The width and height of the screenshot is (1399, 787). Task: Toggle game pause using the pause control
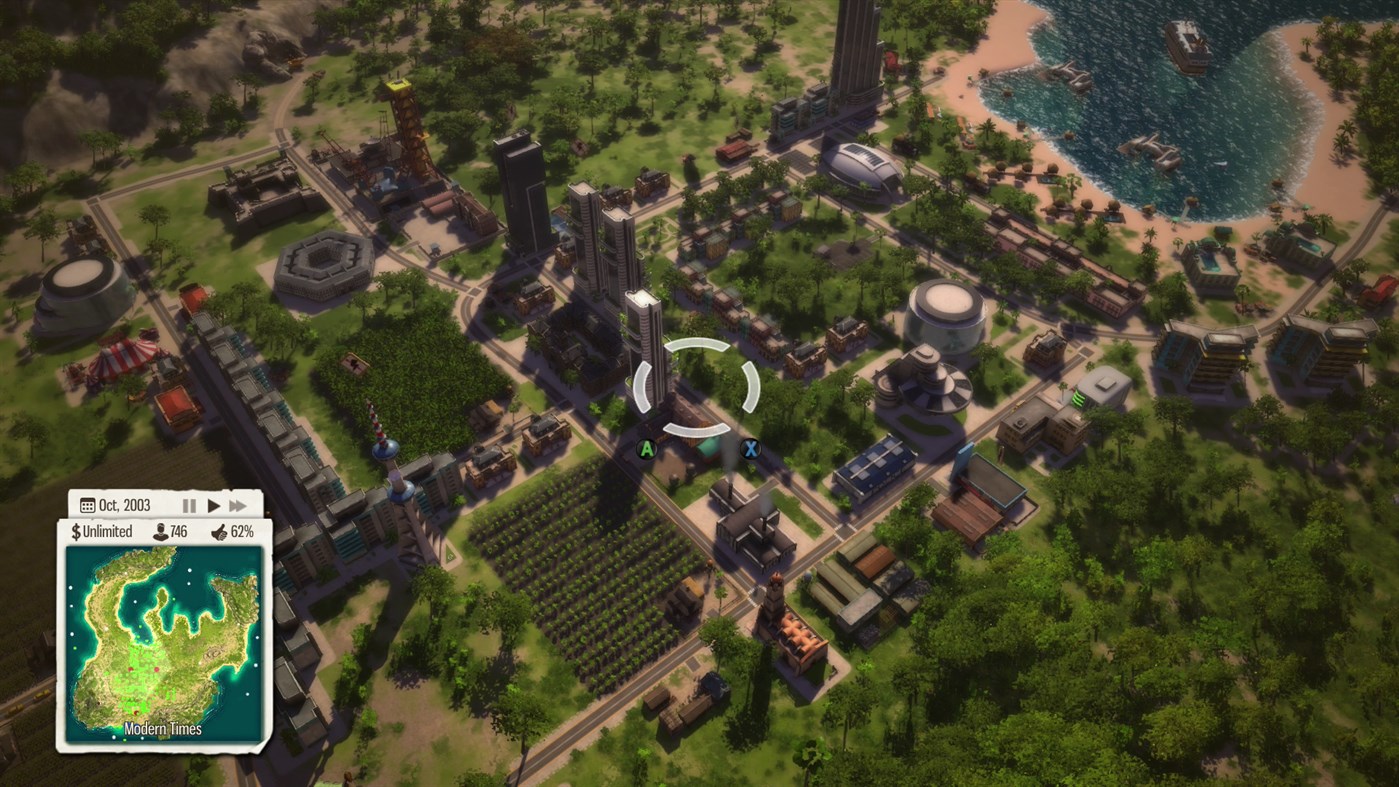[x=189, y=505]
